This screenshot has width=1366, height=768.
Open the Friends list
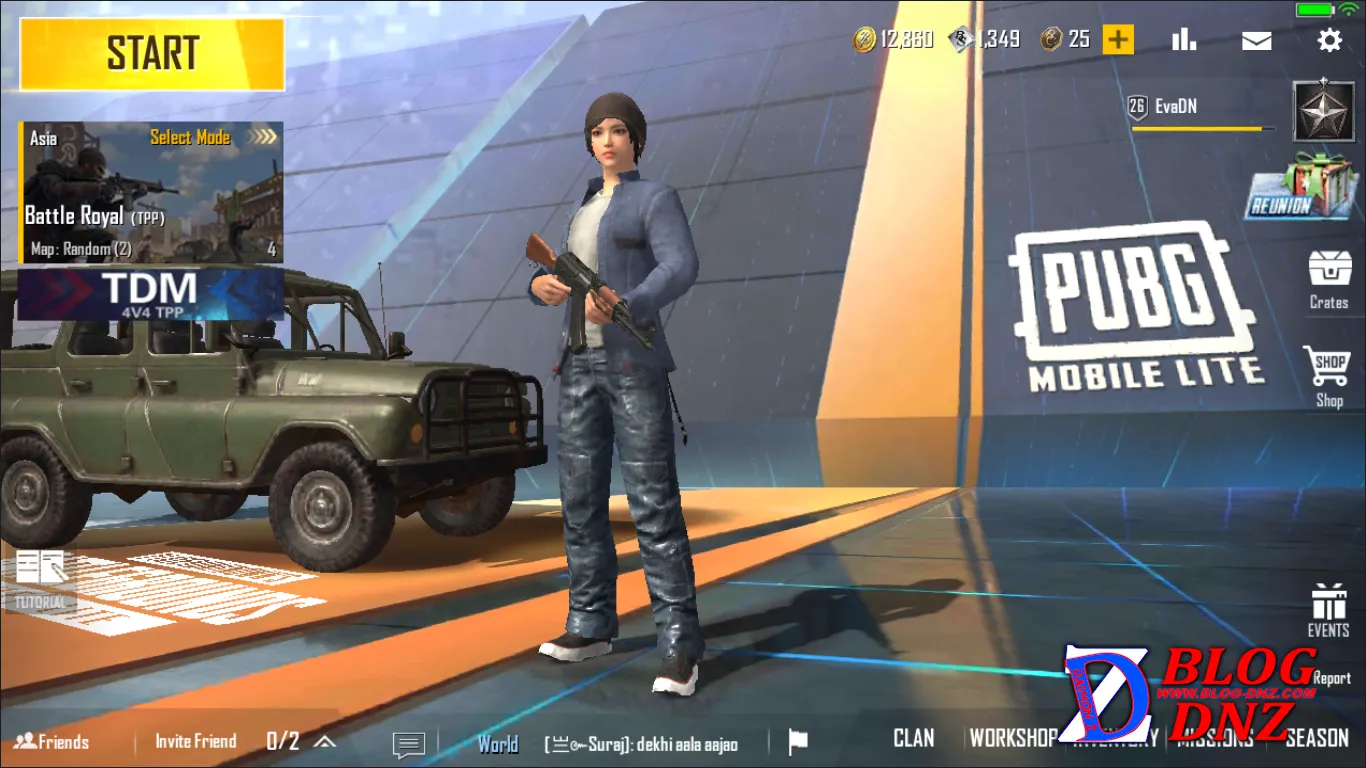(52, 741)
